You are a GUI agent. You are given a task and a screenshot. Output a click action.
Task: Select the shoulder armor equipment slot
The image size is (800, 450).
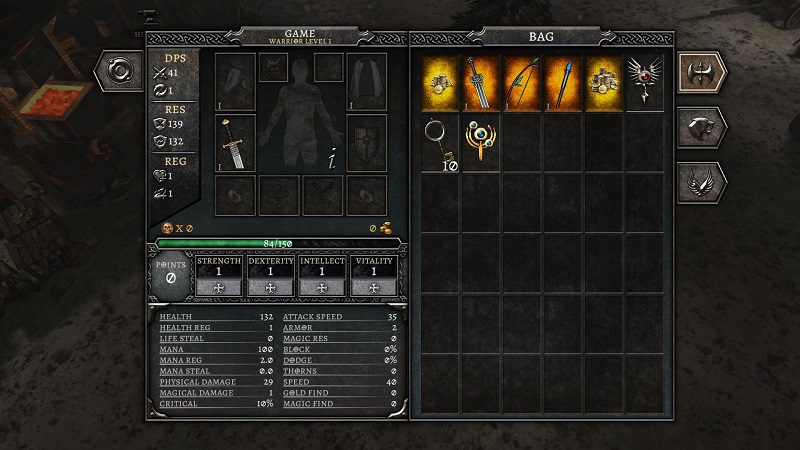pos(235,82)
